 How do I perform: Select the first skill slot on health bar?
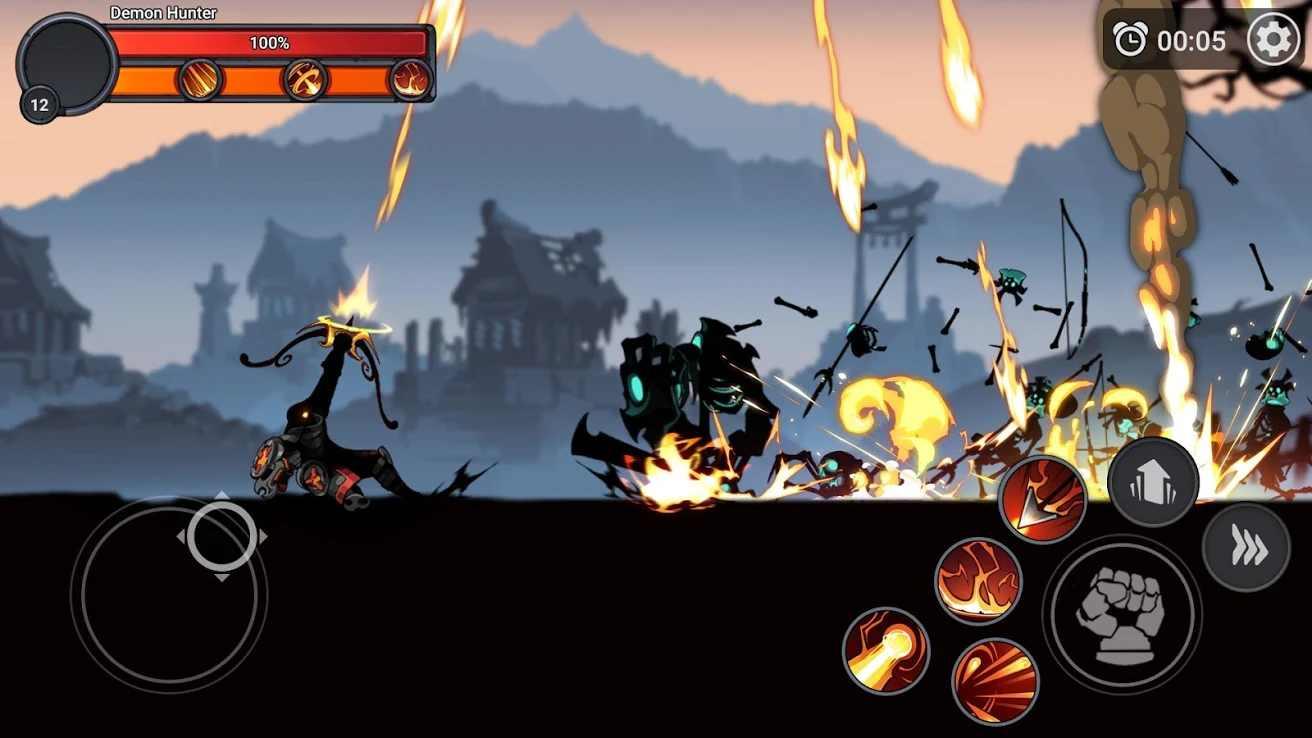pyautogui.click(x=198, y=78)
